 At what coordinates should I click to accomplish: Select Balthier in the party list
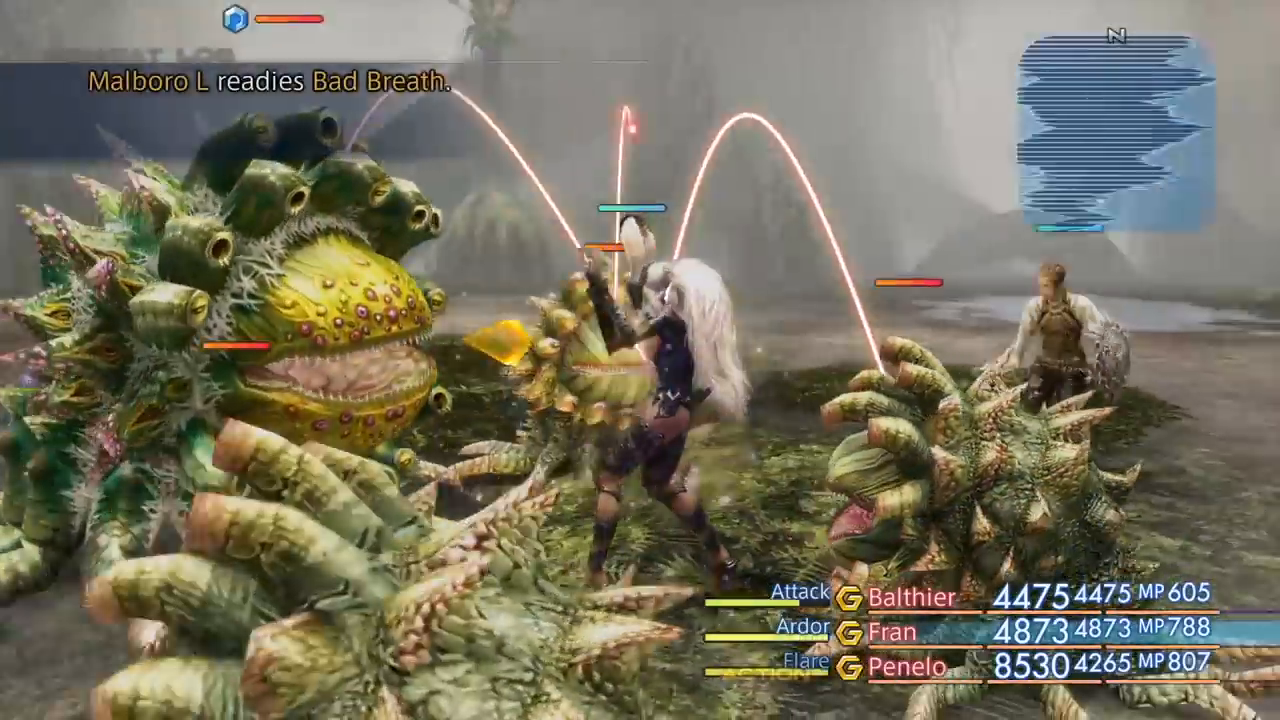[911, 597]
